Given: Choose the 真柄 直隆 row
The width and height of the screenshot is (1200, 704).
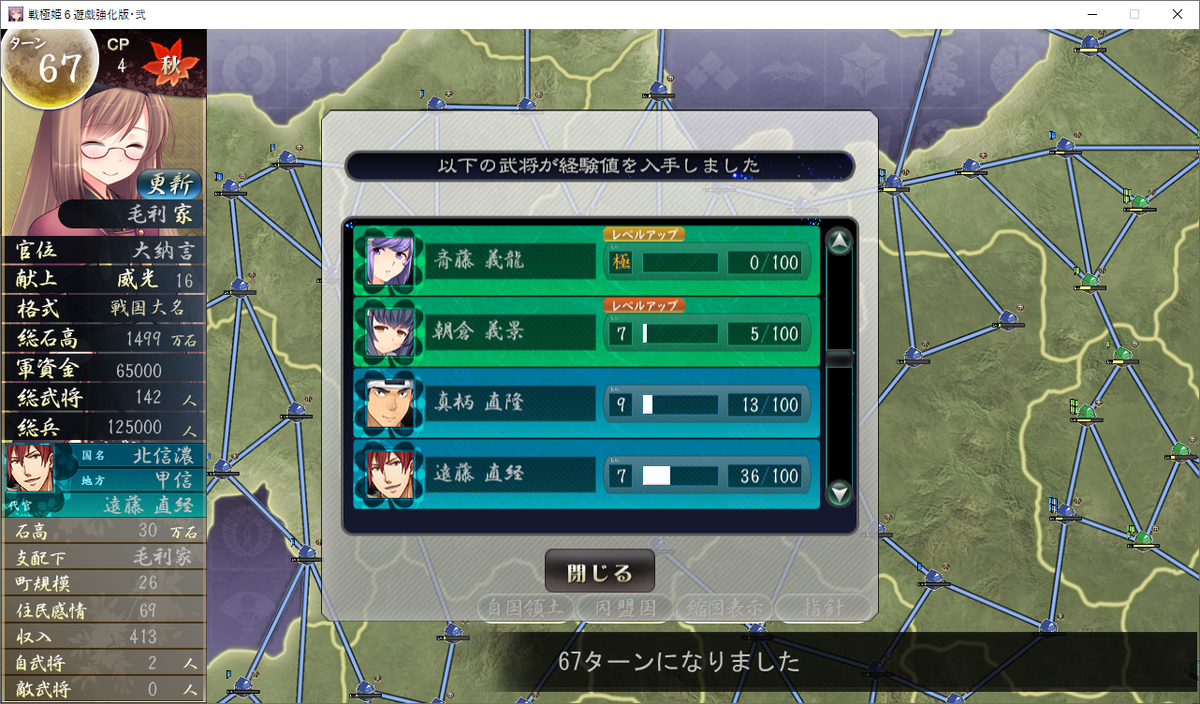Looking at the screenshot, I should 586,404.
